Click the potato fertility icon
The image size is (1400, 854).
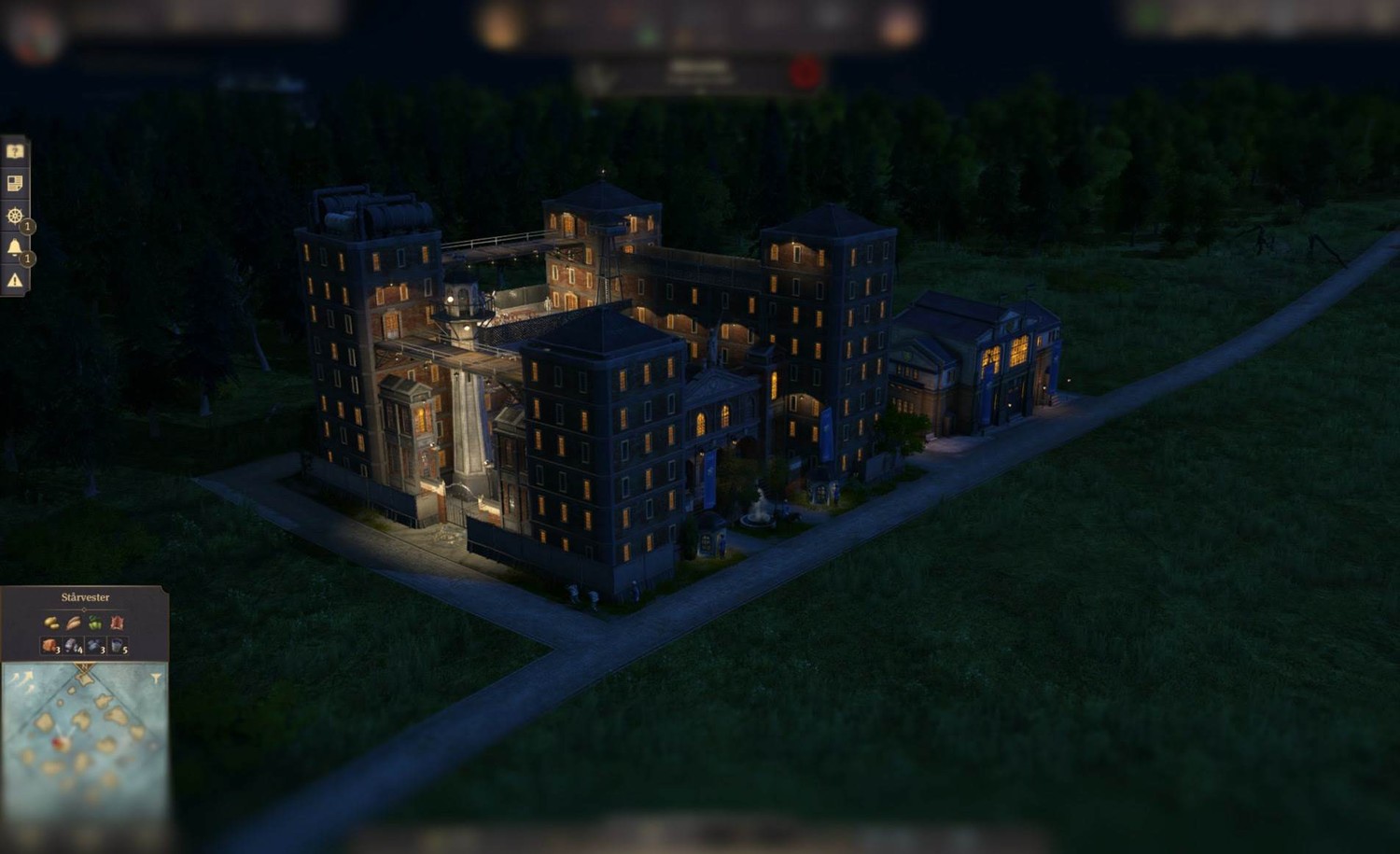click(x=51, y=623)
